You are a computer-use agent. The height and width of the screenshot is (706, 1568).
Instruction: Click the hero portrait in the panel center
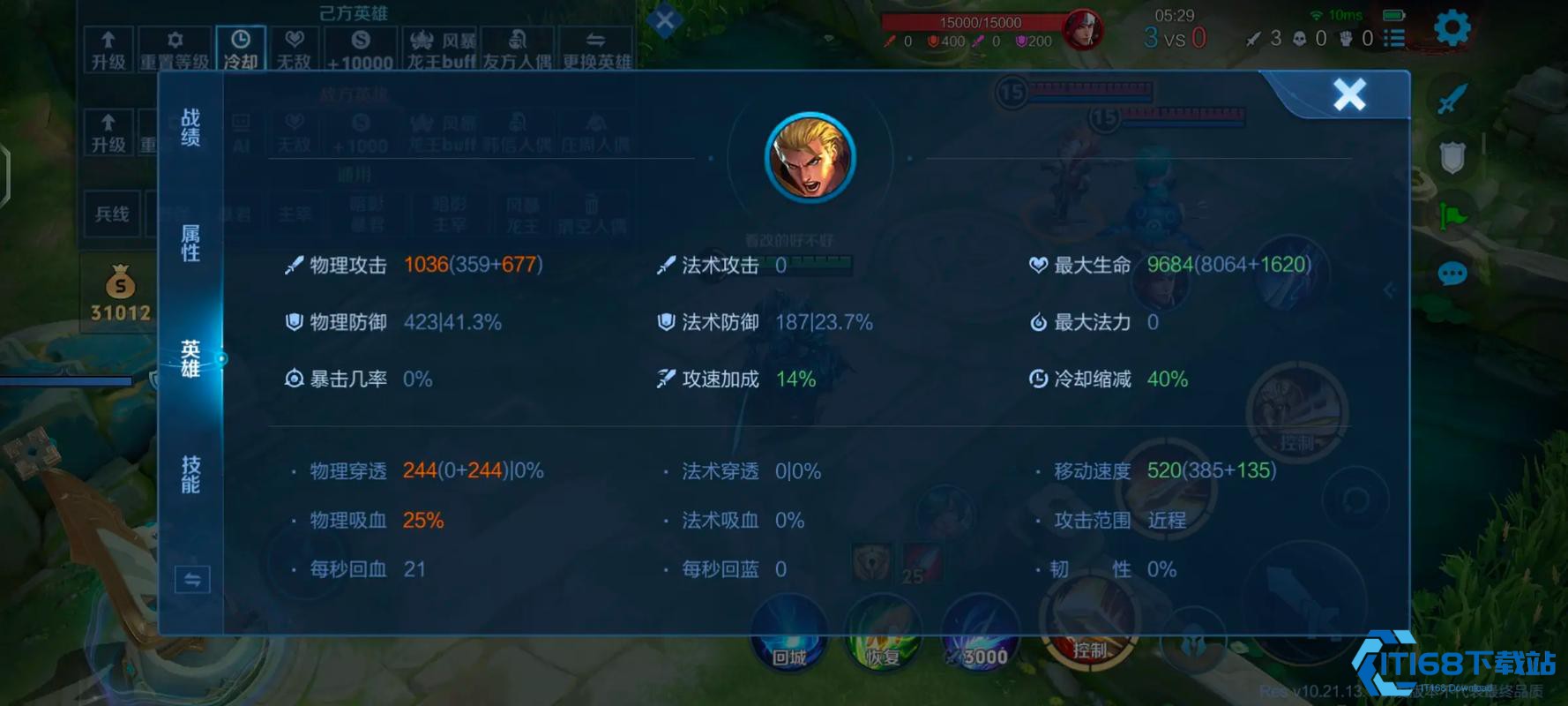click(x=809, y=157)
